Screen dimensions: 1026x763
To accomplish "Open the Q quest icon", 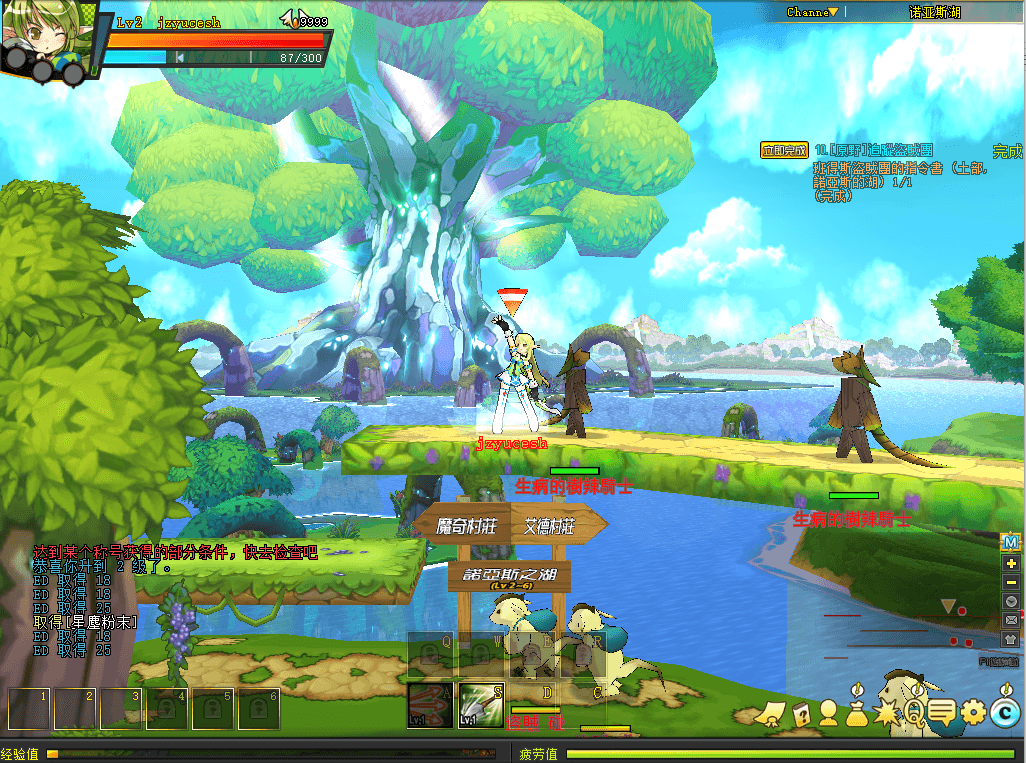I will (x=914, y=713).
